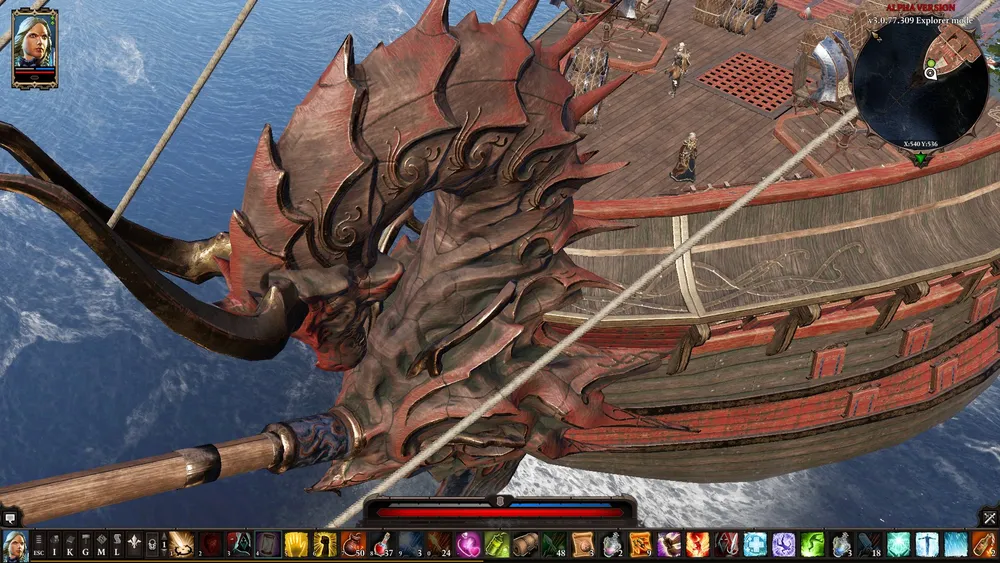Open the journal with the L button
The height and width of the screenshot is (563, 1000).
pyautogui.click(x=117, y=547)
